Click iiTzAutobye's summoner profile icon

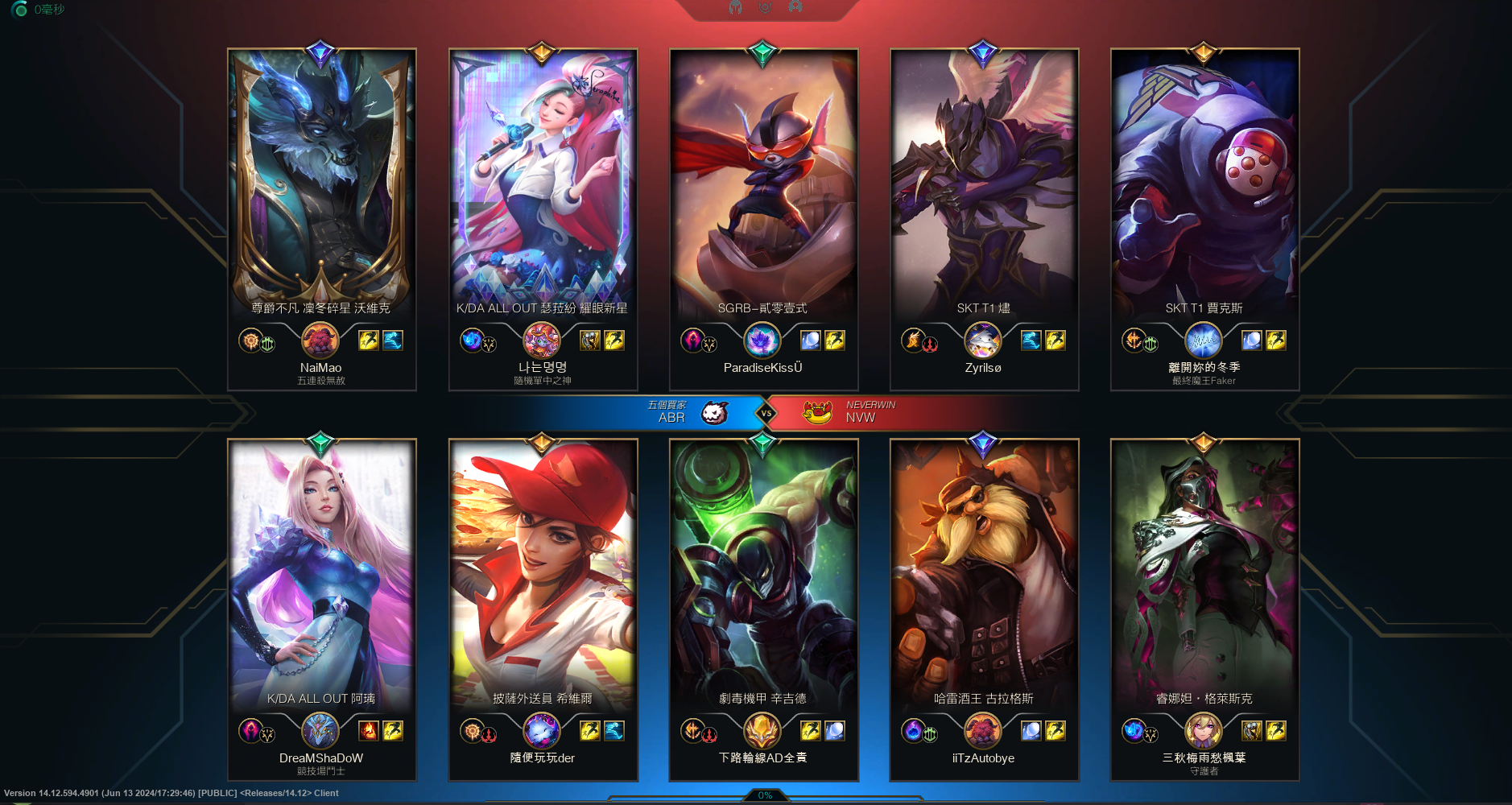point(983,731)
